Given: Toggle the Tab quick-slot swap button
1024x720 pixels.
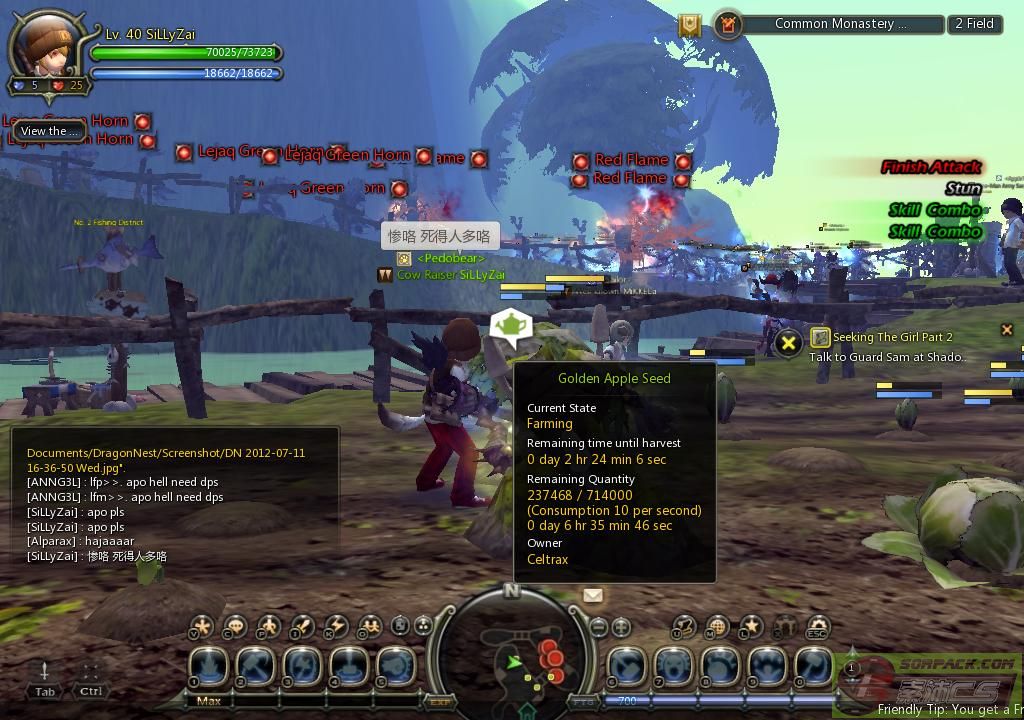Looking at the screenshot, I should click(45, 678).
